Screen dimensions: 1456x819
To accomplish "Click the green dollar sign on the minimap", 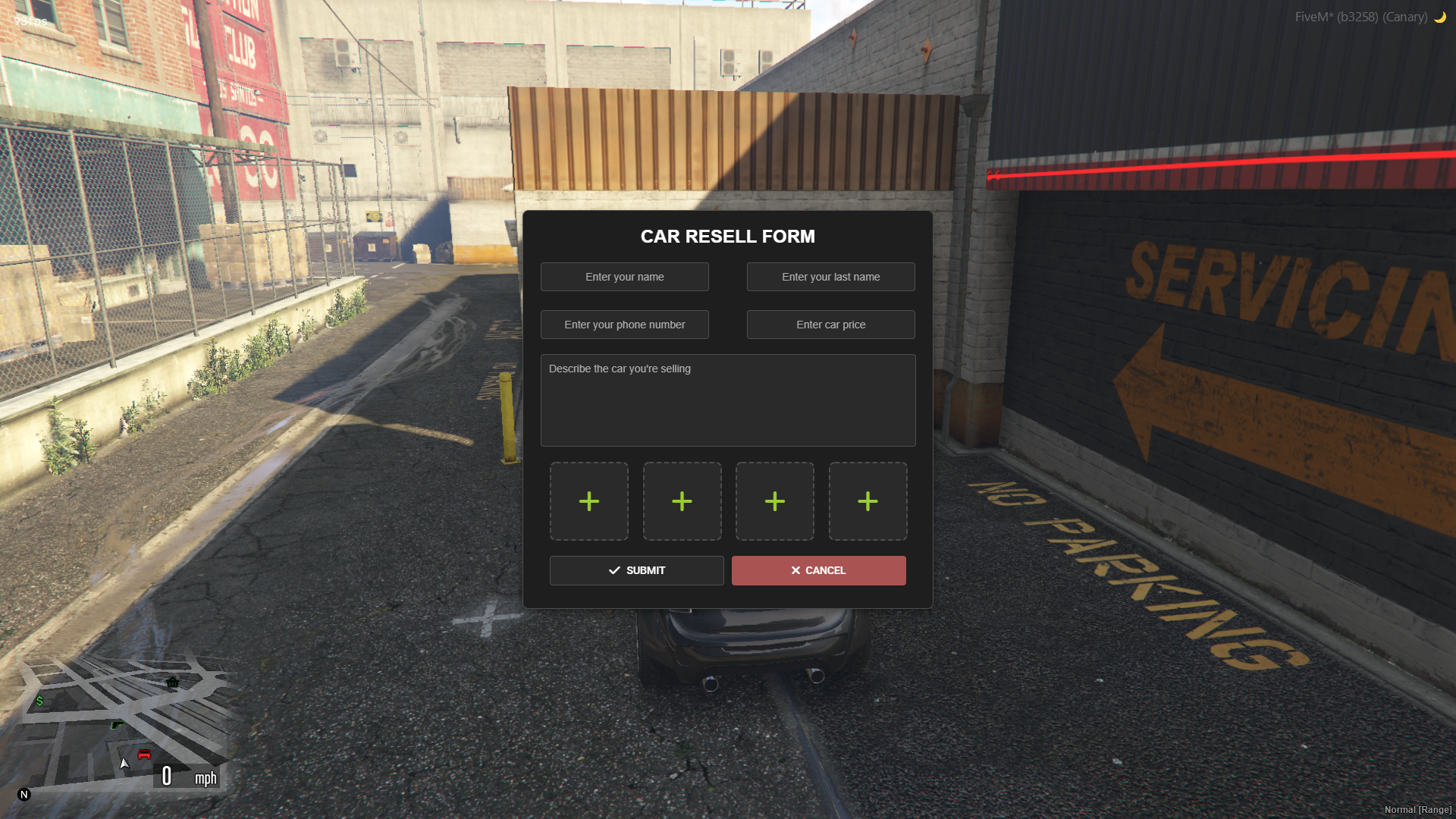I will coord(40,701).
